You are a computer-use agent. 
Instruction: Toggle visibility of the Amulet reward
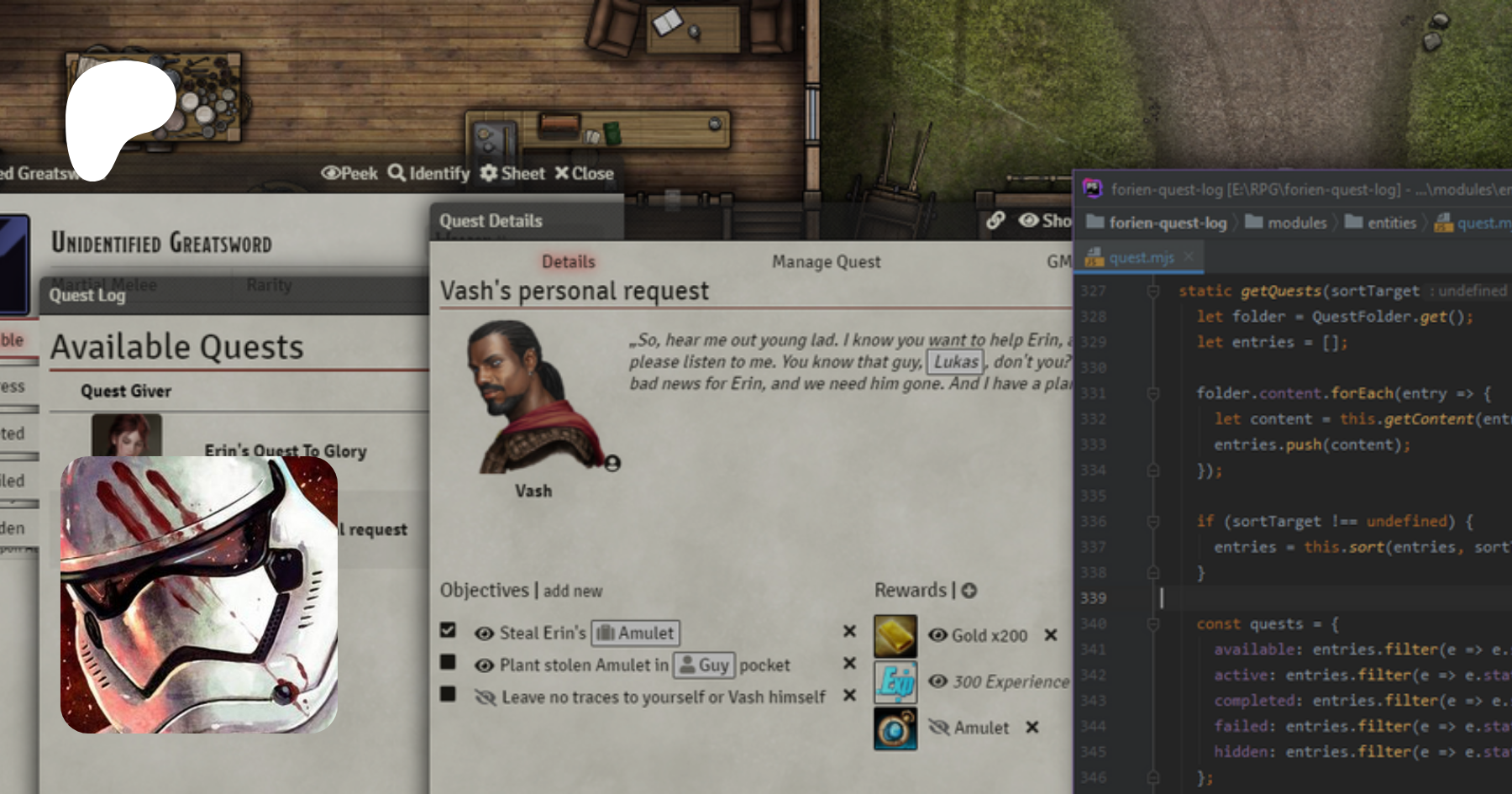tap(938, 728)
